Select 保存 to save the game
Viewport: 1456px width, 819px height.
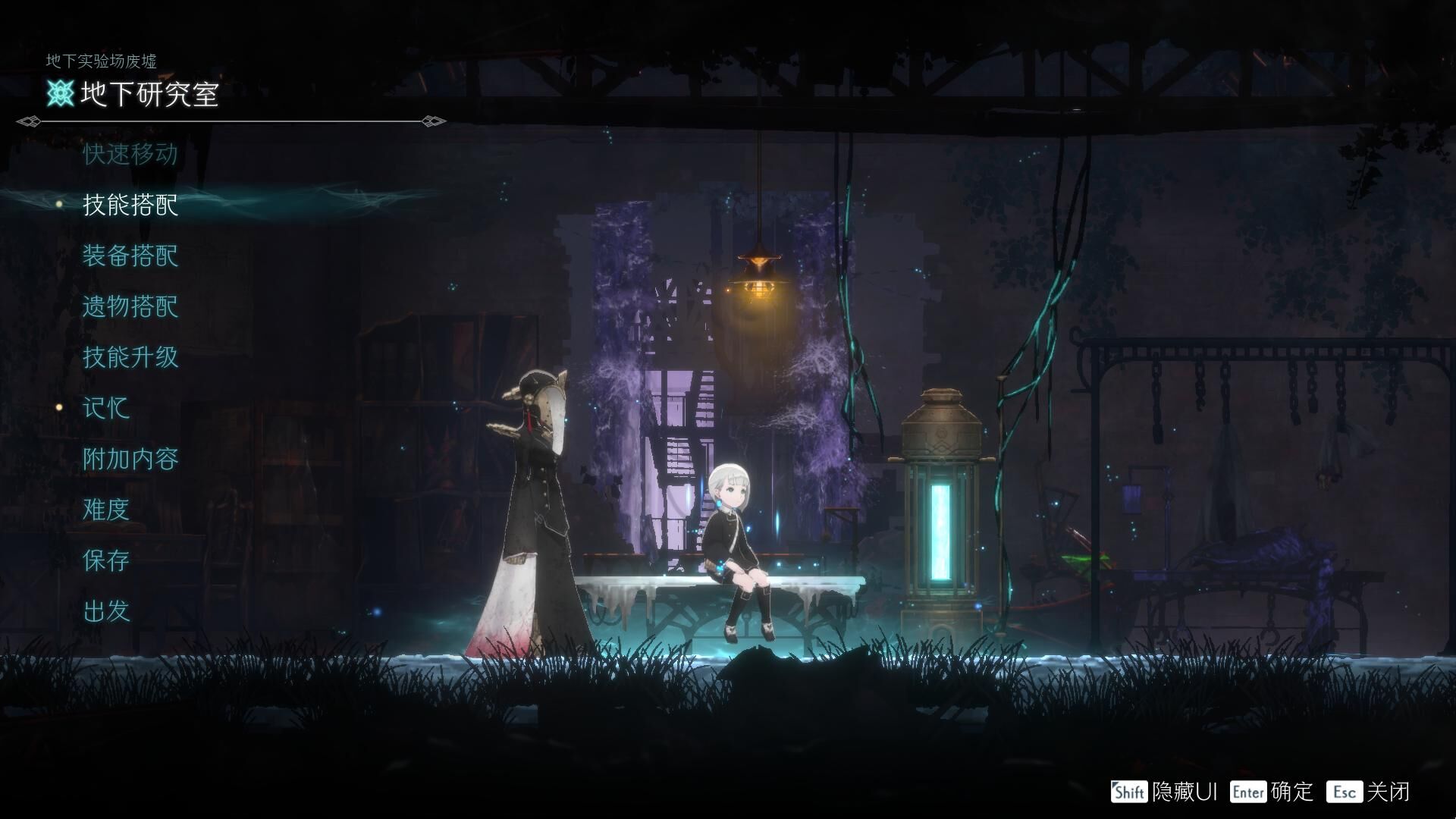106,560
